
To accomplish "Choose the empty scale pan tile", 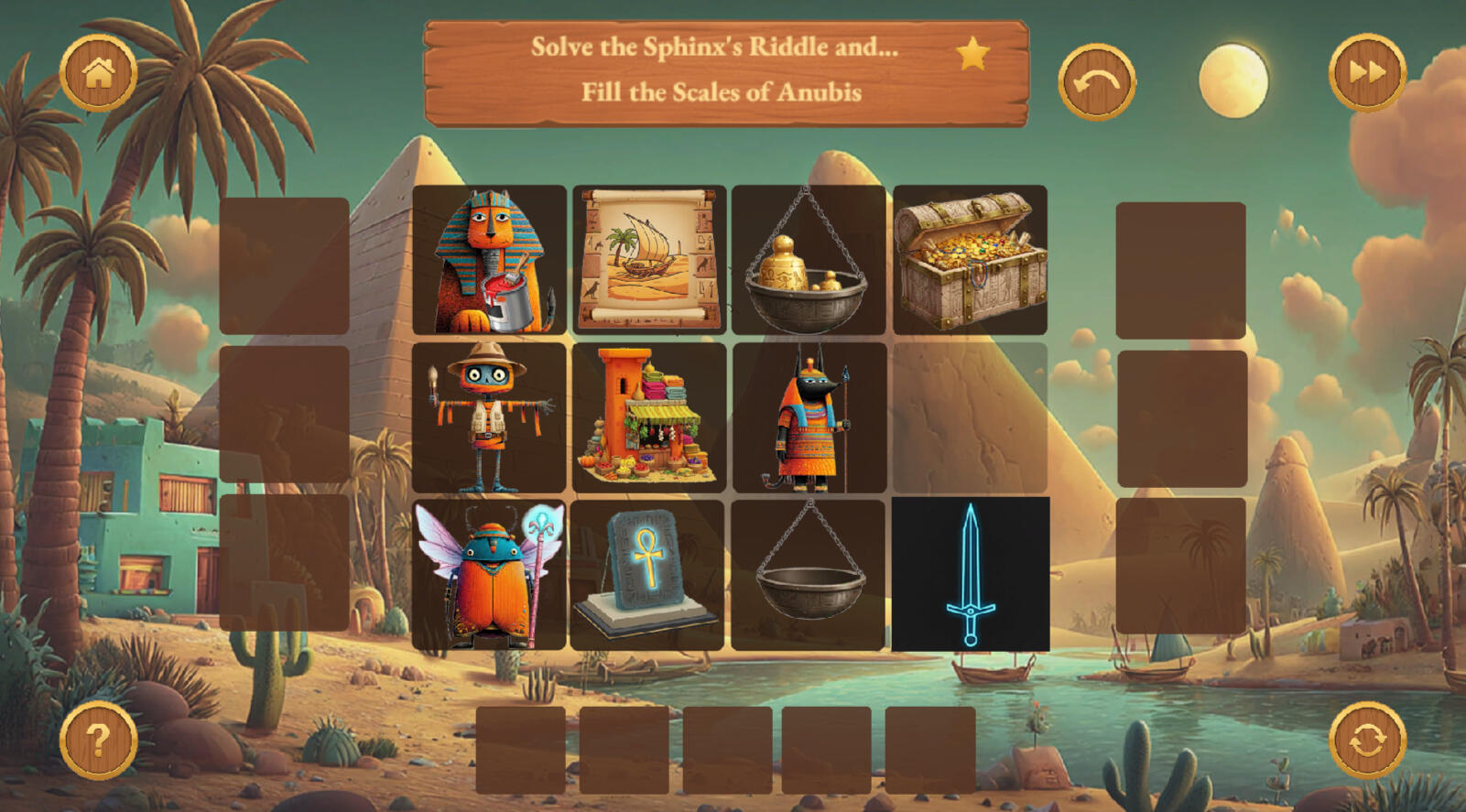I will click(x=809, y=575).
